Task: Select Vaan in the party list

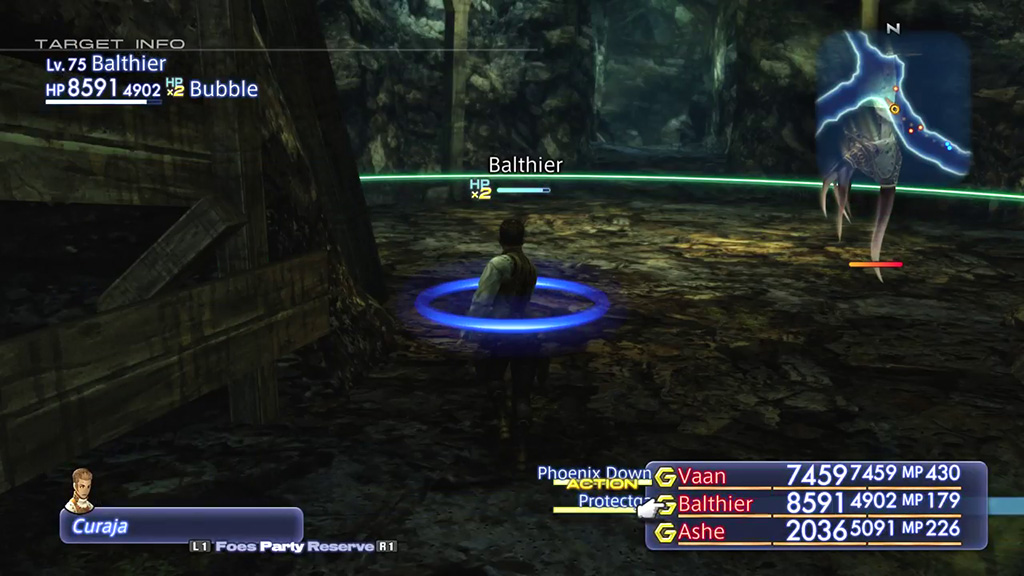Action: [702, 476]
